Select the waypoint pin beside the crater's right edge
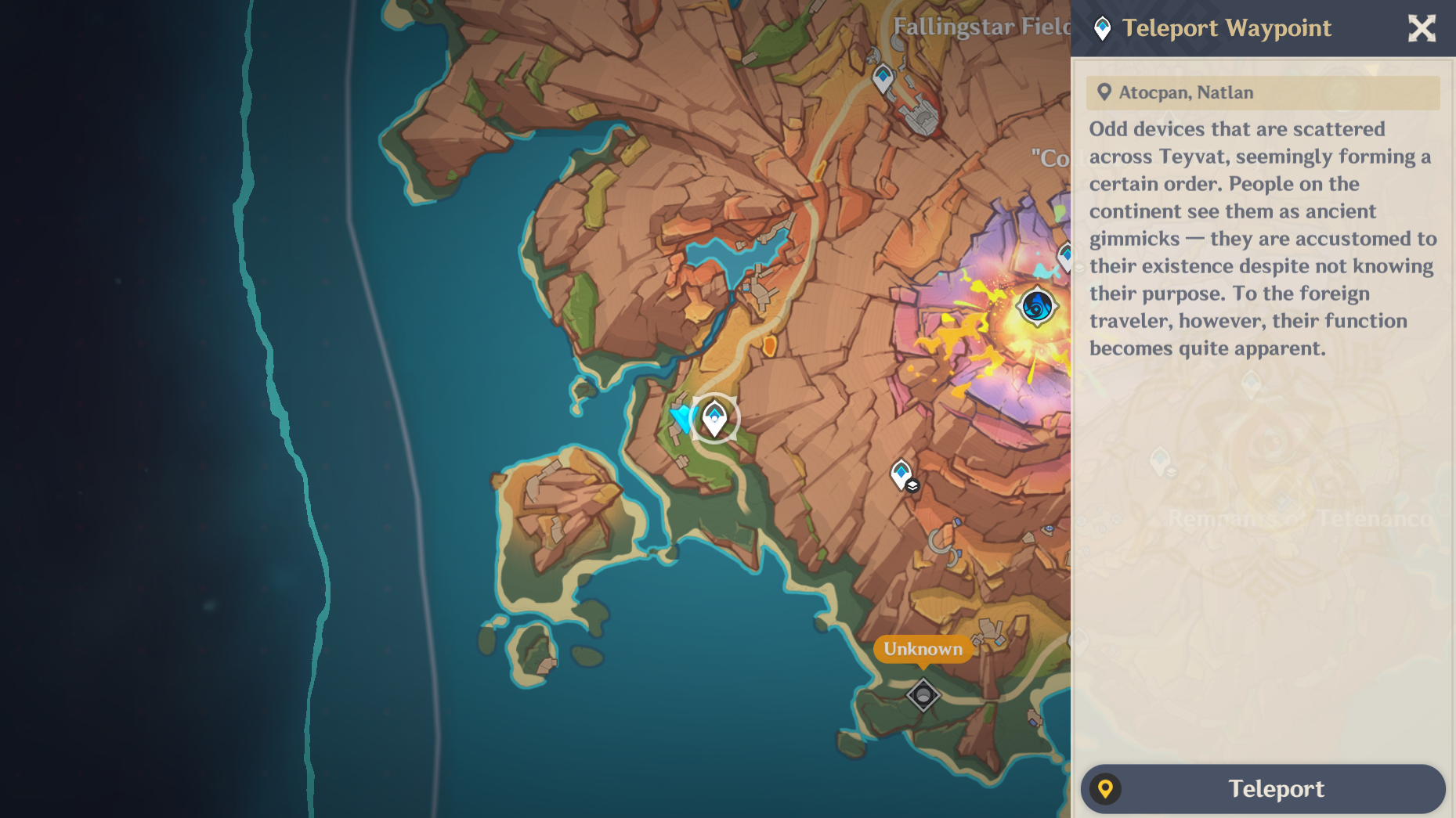 point(1065,254)
